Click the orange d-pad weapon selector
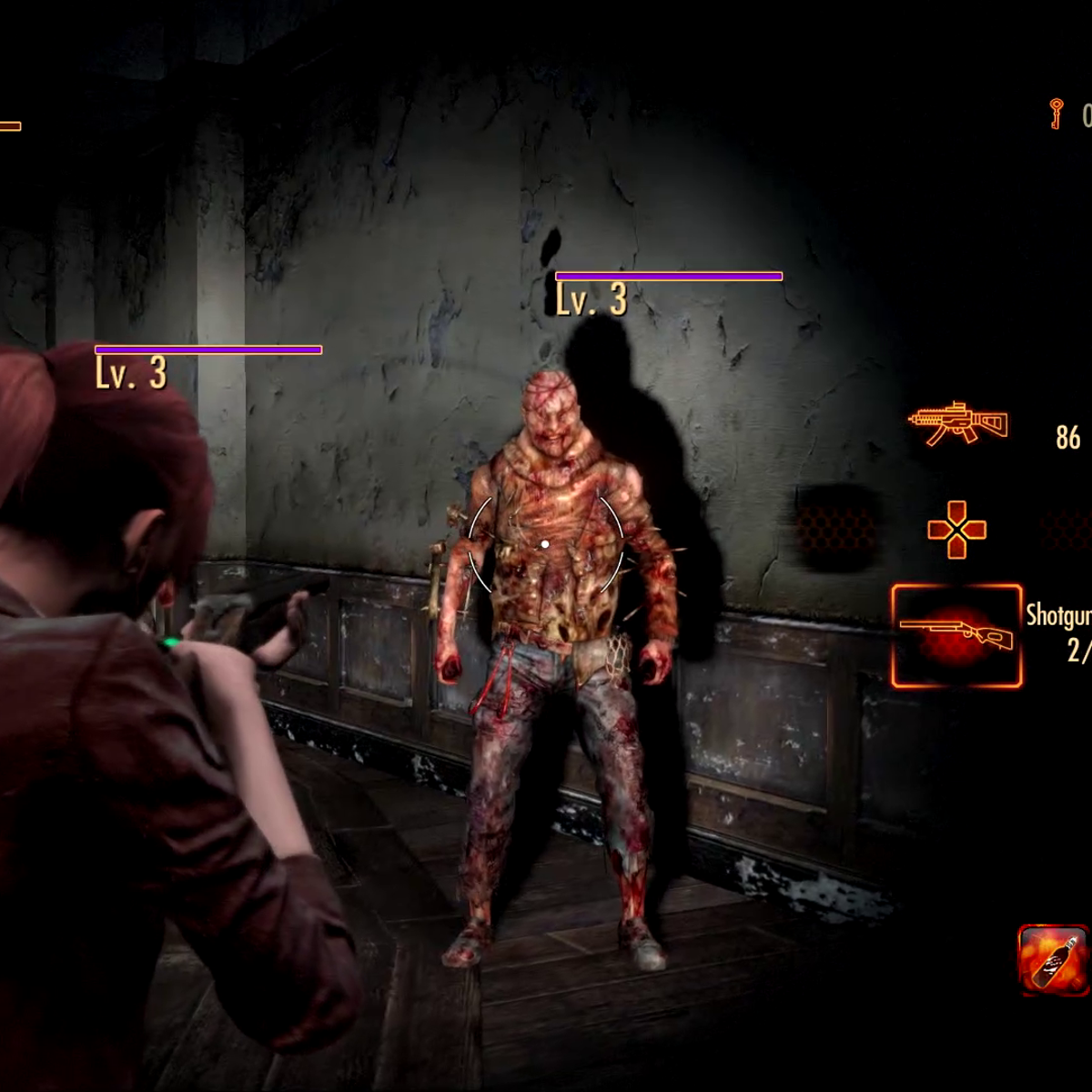 (x=955, y=530)
